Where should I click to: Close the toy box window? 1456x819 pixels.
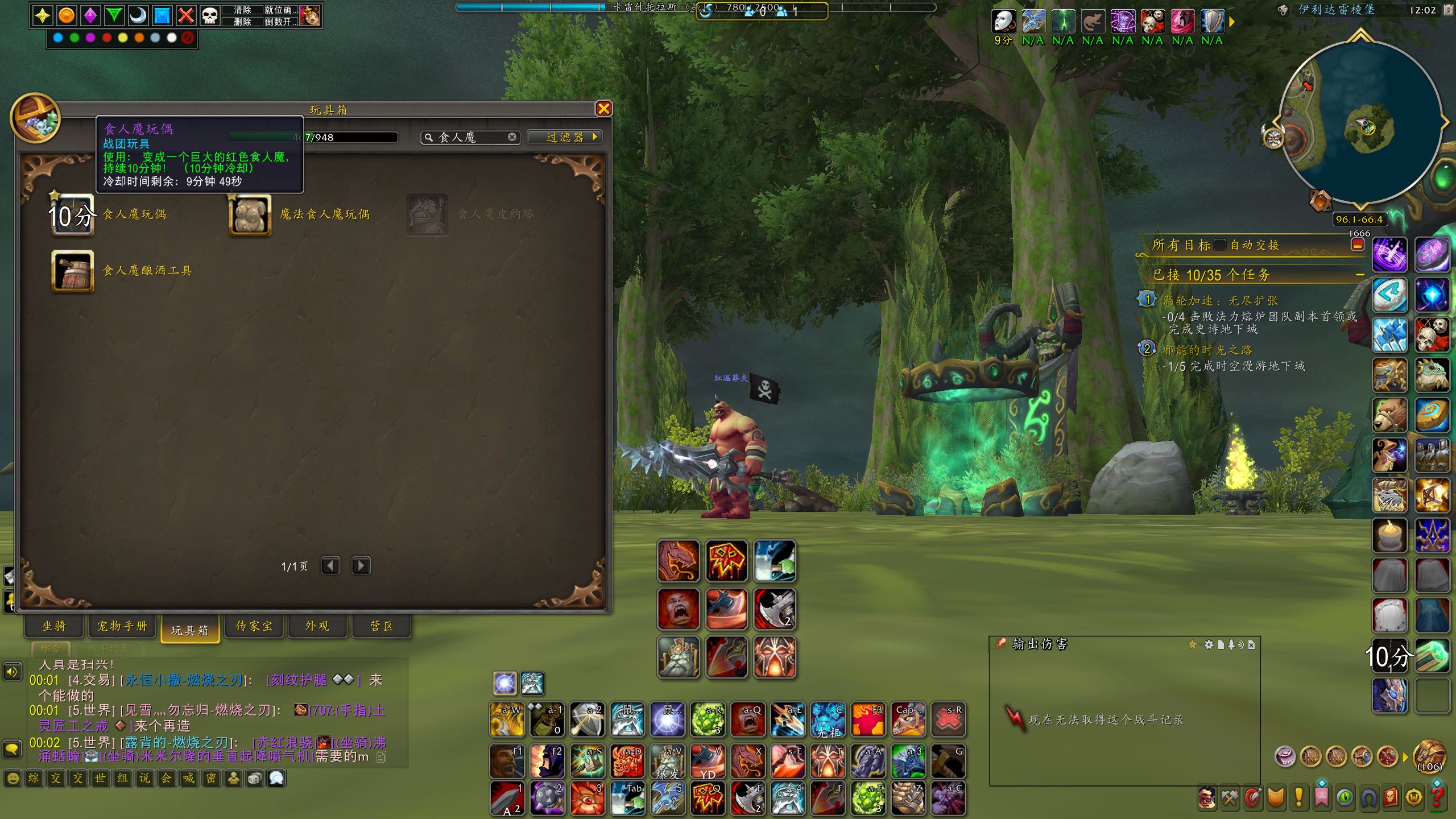tap(603, 109)
